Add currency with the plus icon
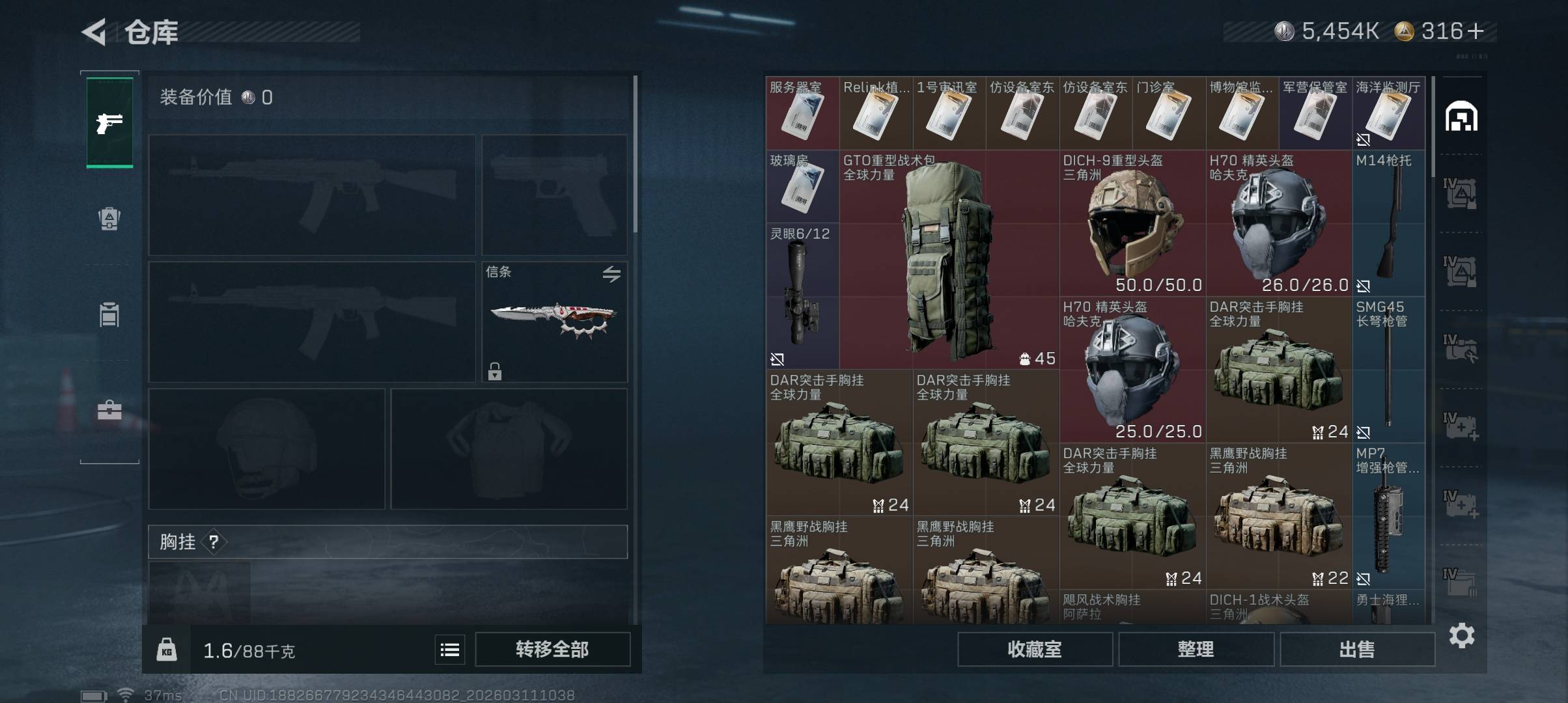This screenshot has width=1568, height=703. pos(1477,31)
